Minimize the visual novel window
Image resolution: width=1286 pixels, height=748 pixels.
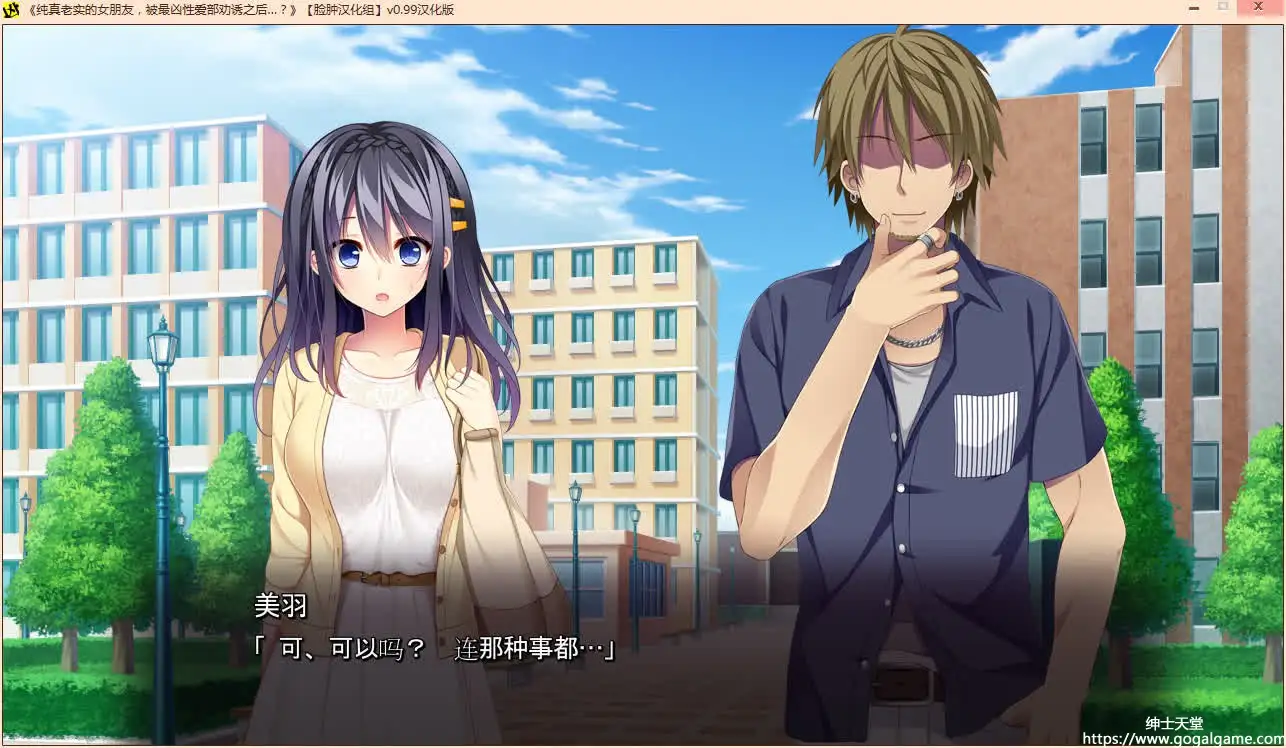click(x=1193, y=9)
